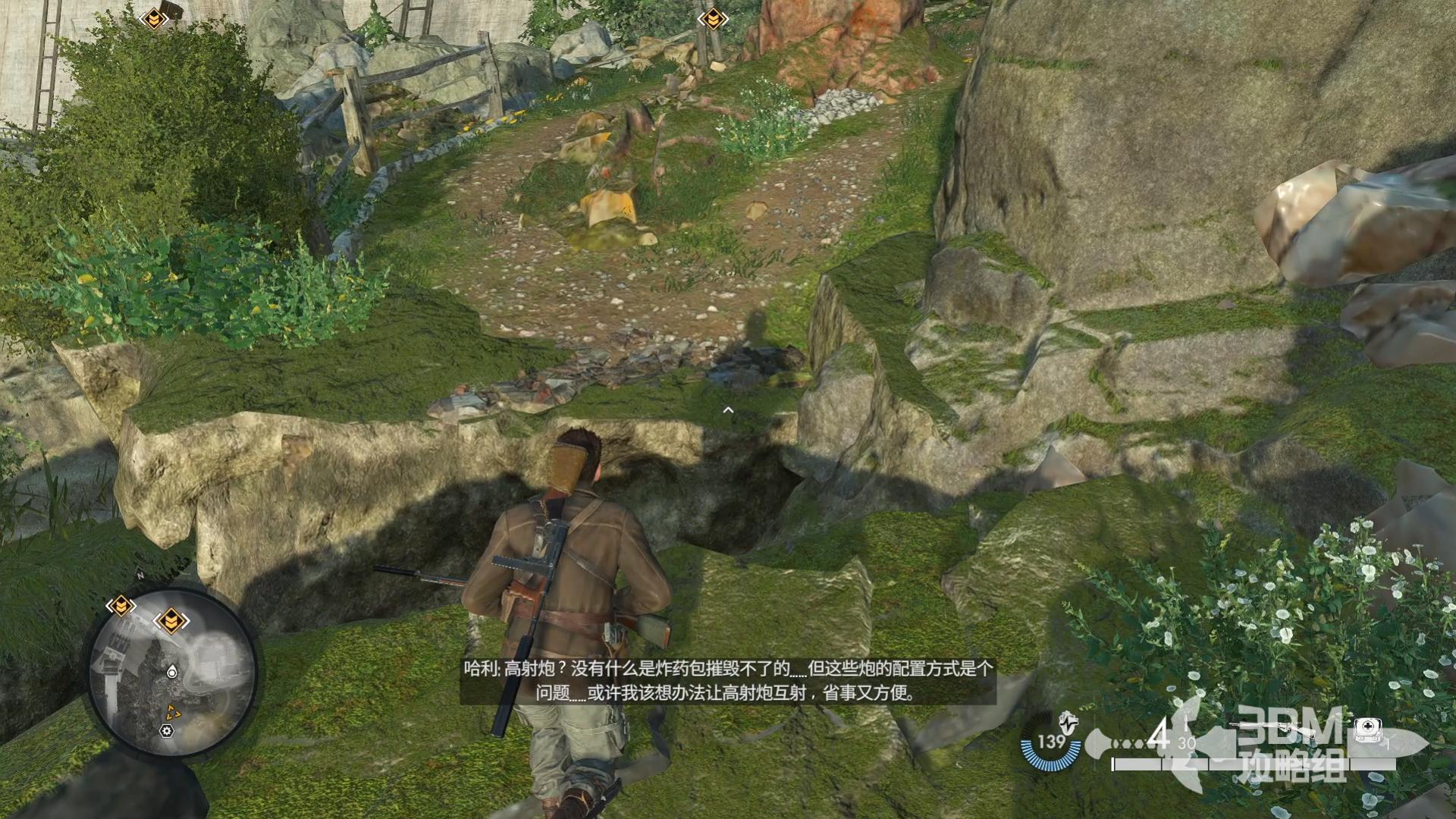Open the circular minimap
The width and height of the screenshot is (1456, 819).
[x=173, y=673]
